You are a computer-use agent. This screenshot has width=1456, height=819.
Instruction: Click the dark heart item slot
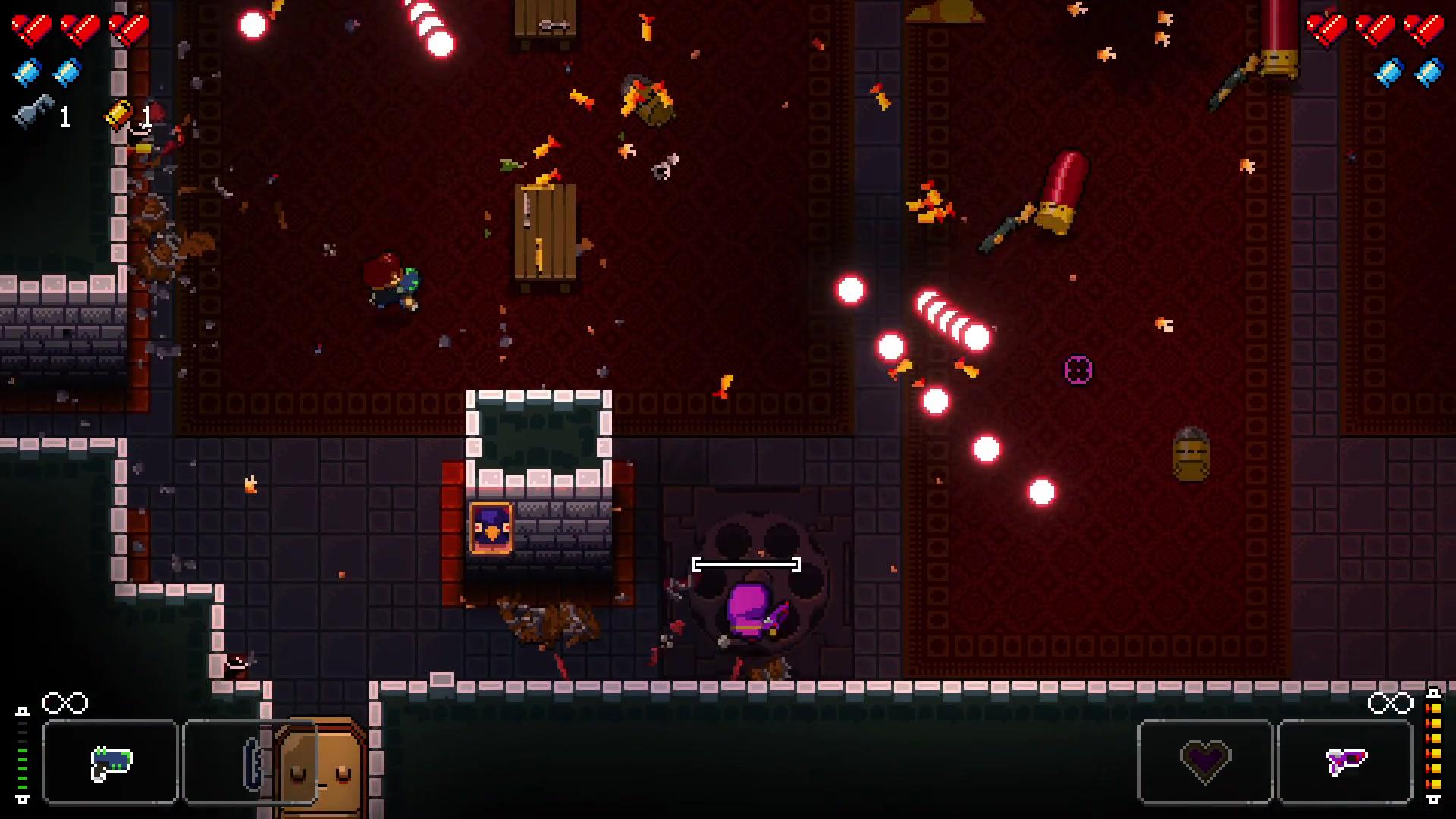(x=1205, y=761)
